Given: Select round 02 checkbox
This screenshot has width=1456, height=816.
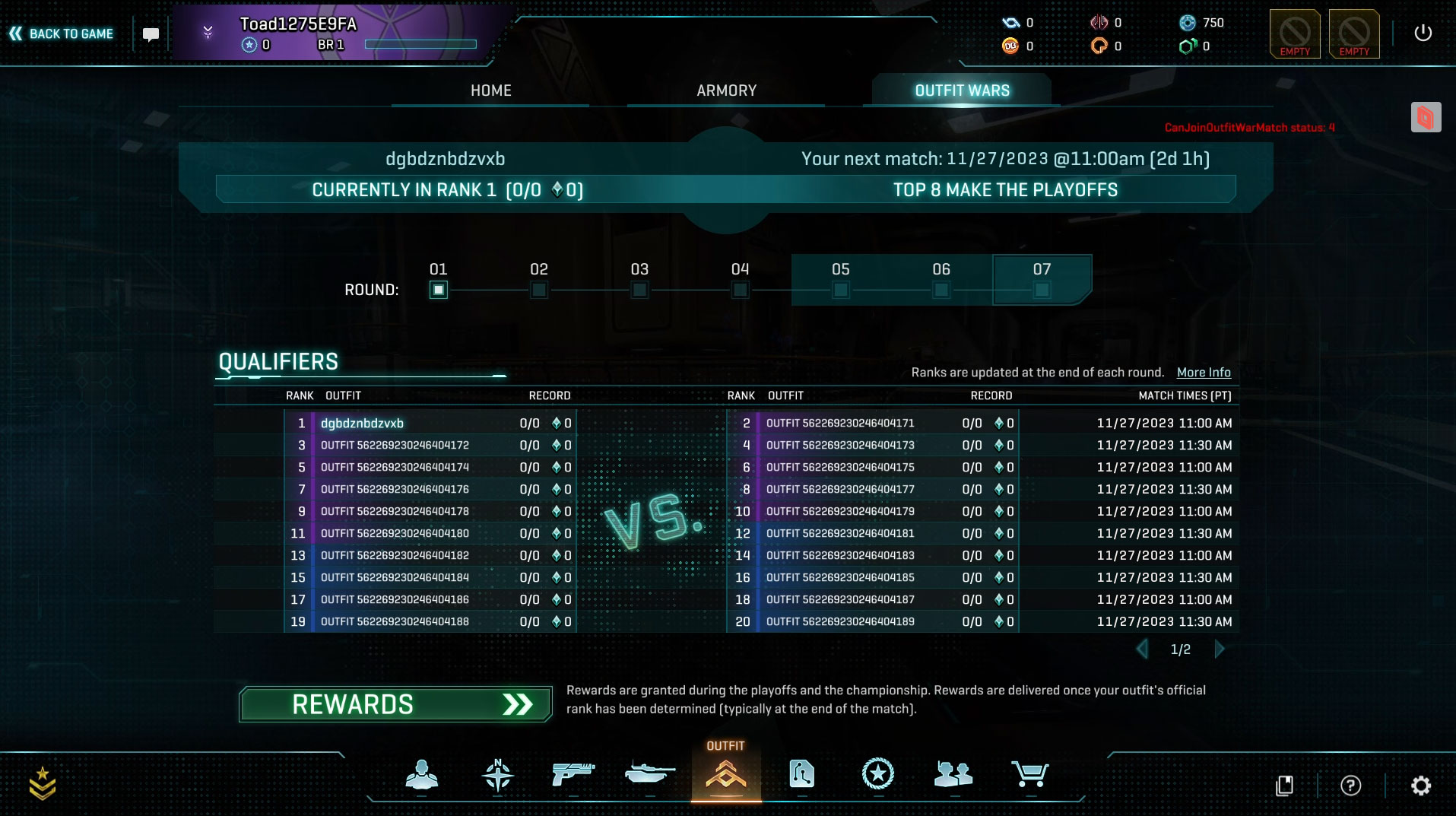Looking at the screenshot, I should [539, 290].
